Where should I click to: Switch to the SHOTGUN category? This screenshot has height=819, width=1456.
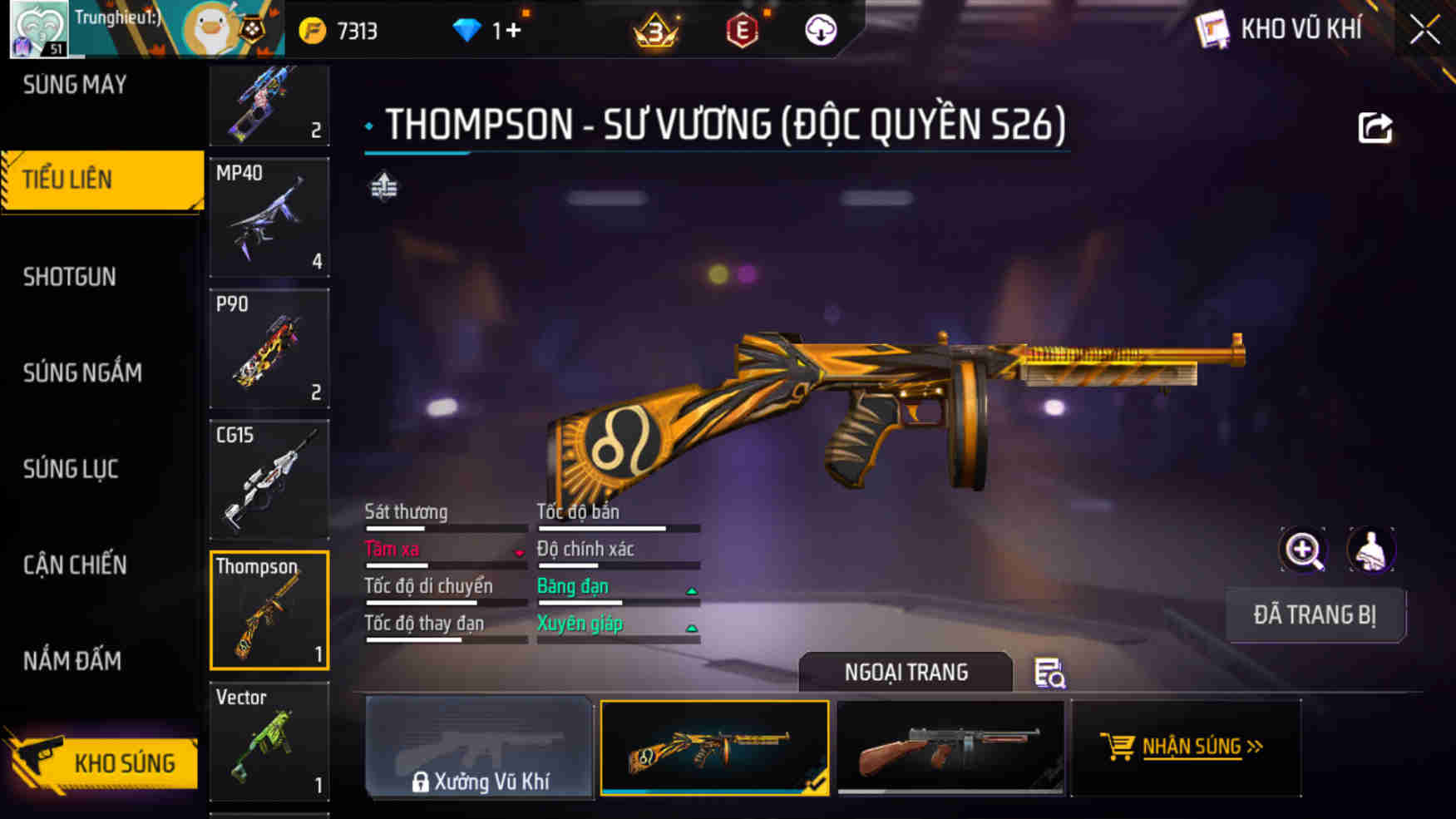71,276
